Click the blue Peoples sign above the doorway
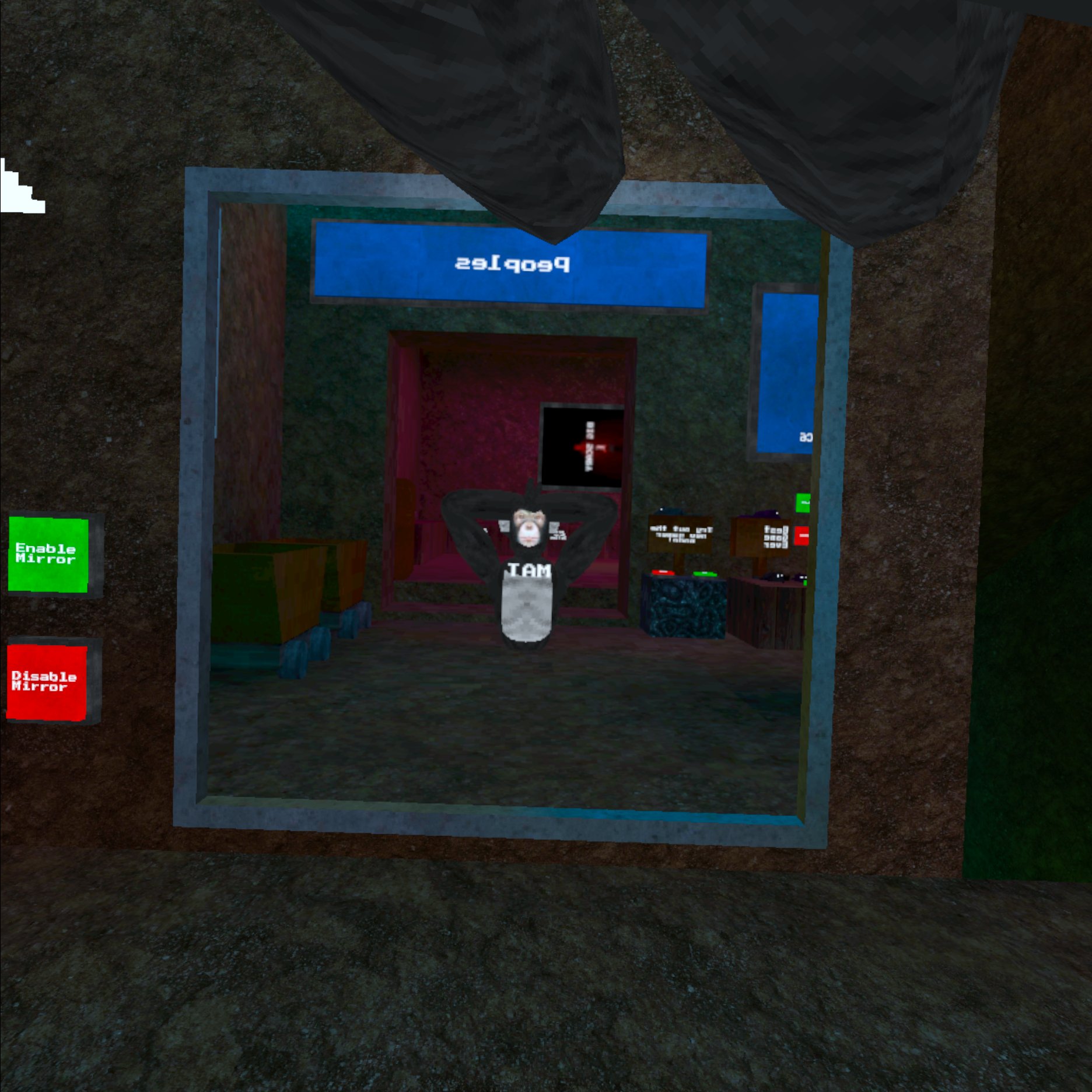Image resolution: width=1092 pixels, height=1092 pixels. (x=510, y=262)
